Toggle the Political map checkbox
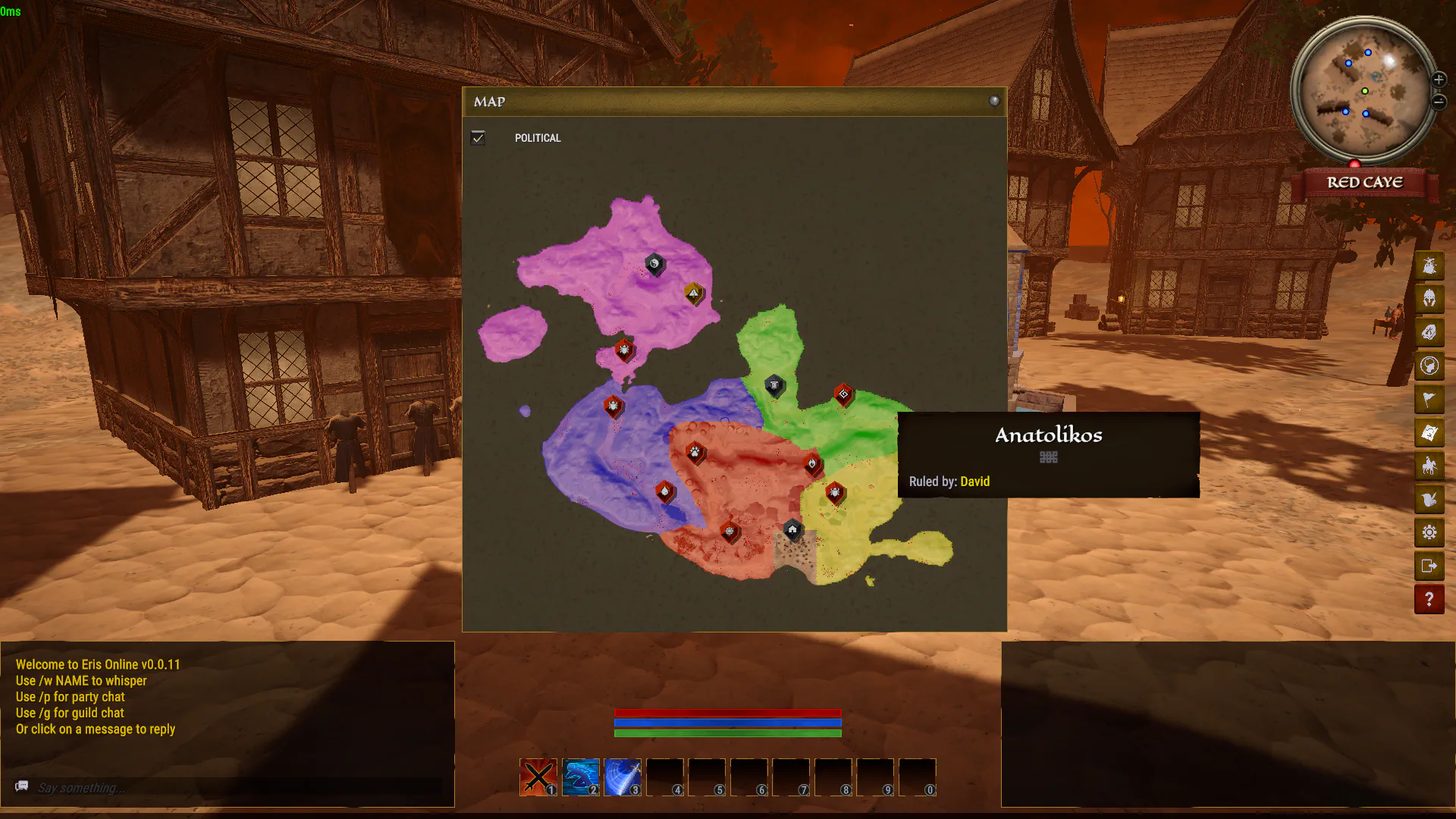 click(478, 138)
